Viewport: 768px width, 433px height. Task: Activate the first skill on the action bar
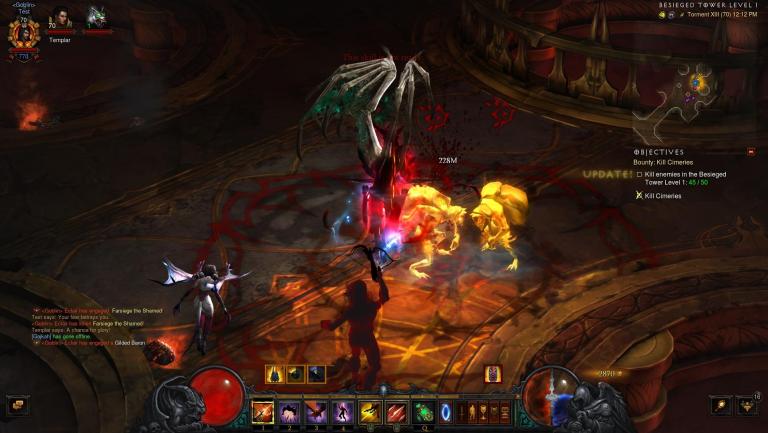pyautogui.click(x=263, y=412)
